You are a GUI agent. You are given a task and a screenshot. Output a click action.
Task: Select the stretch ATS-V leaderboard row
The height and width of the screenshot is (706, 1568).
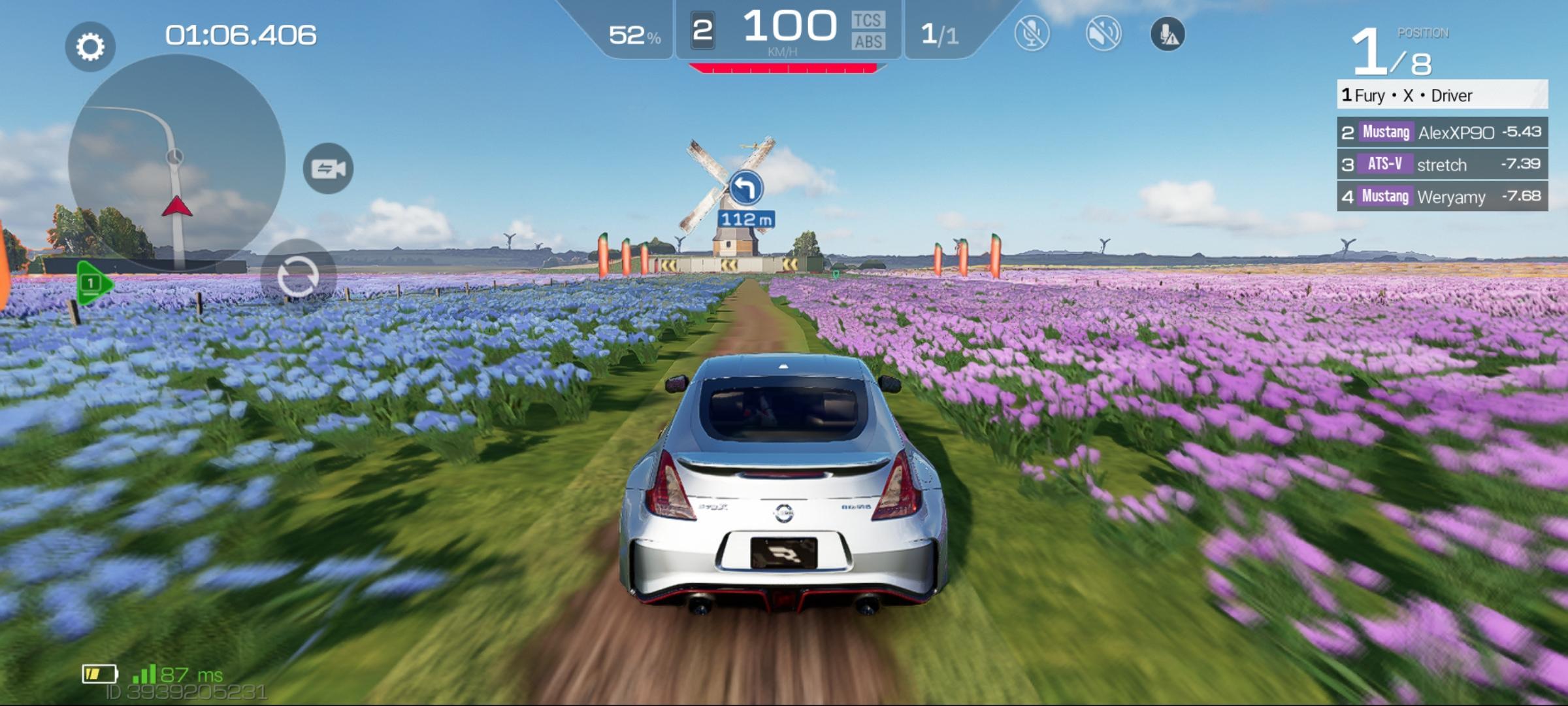click(1442, 165)
